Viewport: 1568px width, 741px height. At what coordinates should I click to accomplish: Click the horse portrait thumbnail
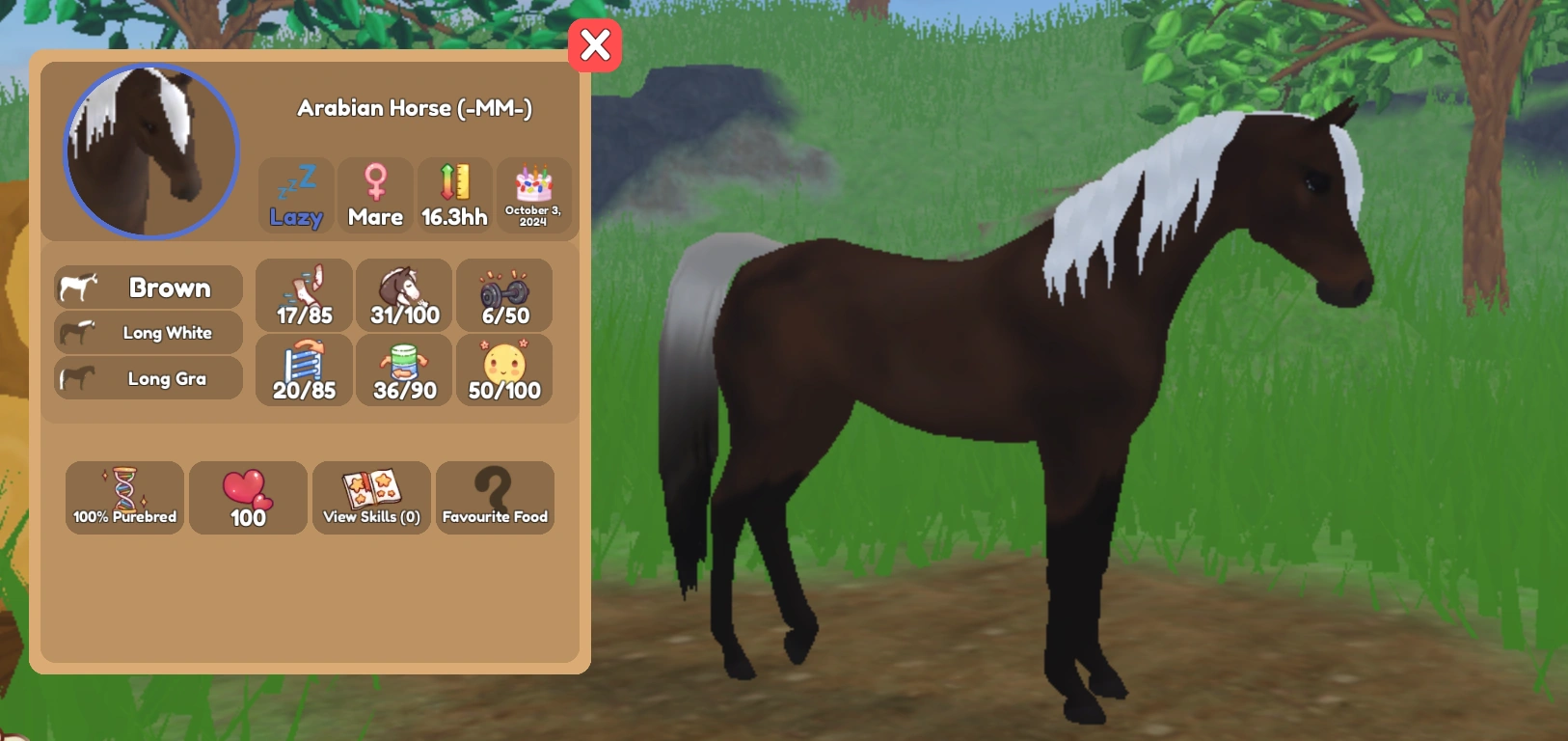(149, 151)
